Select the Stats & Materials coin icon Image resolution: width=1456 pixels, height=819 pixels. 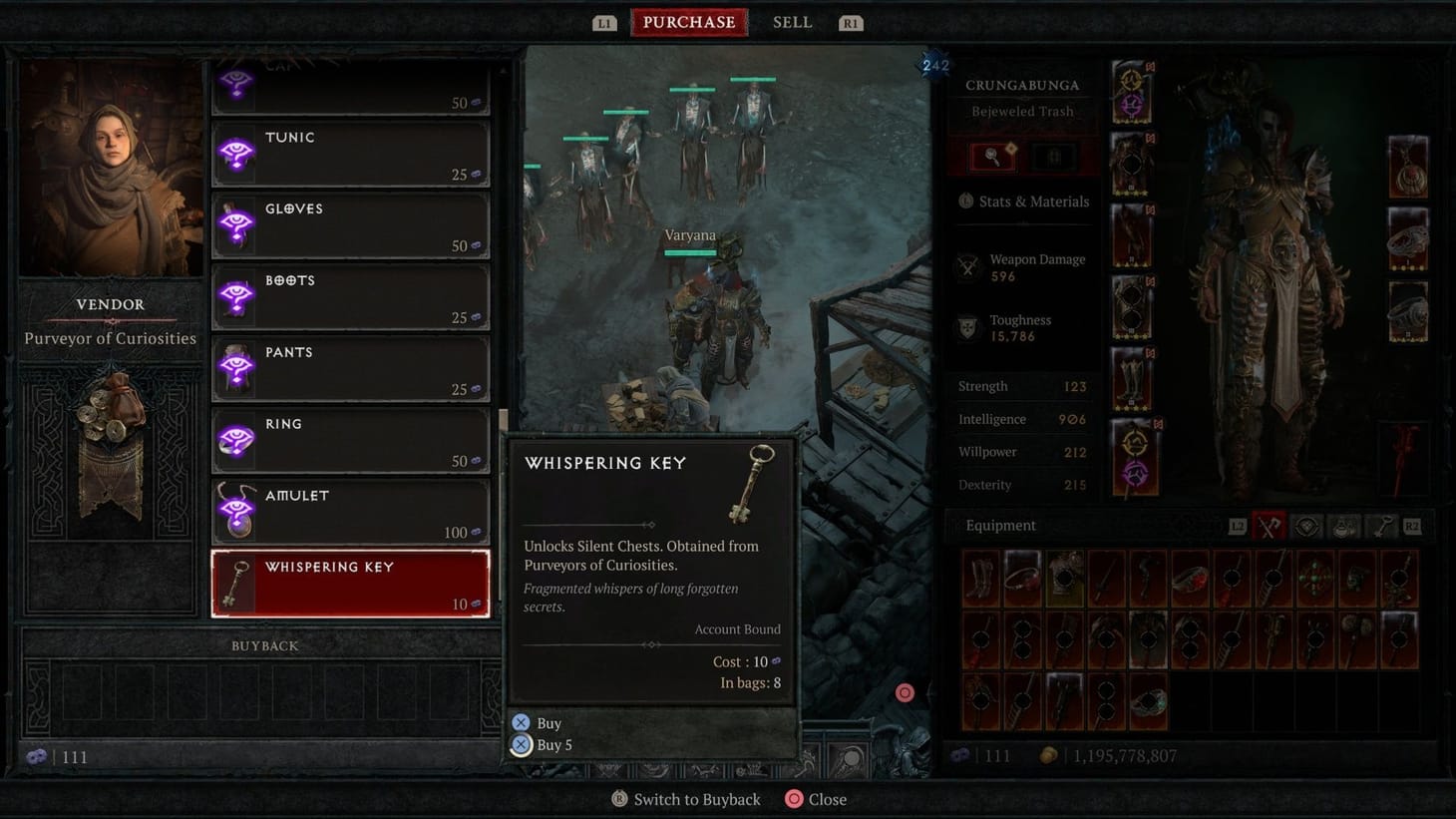coord(966,202)
